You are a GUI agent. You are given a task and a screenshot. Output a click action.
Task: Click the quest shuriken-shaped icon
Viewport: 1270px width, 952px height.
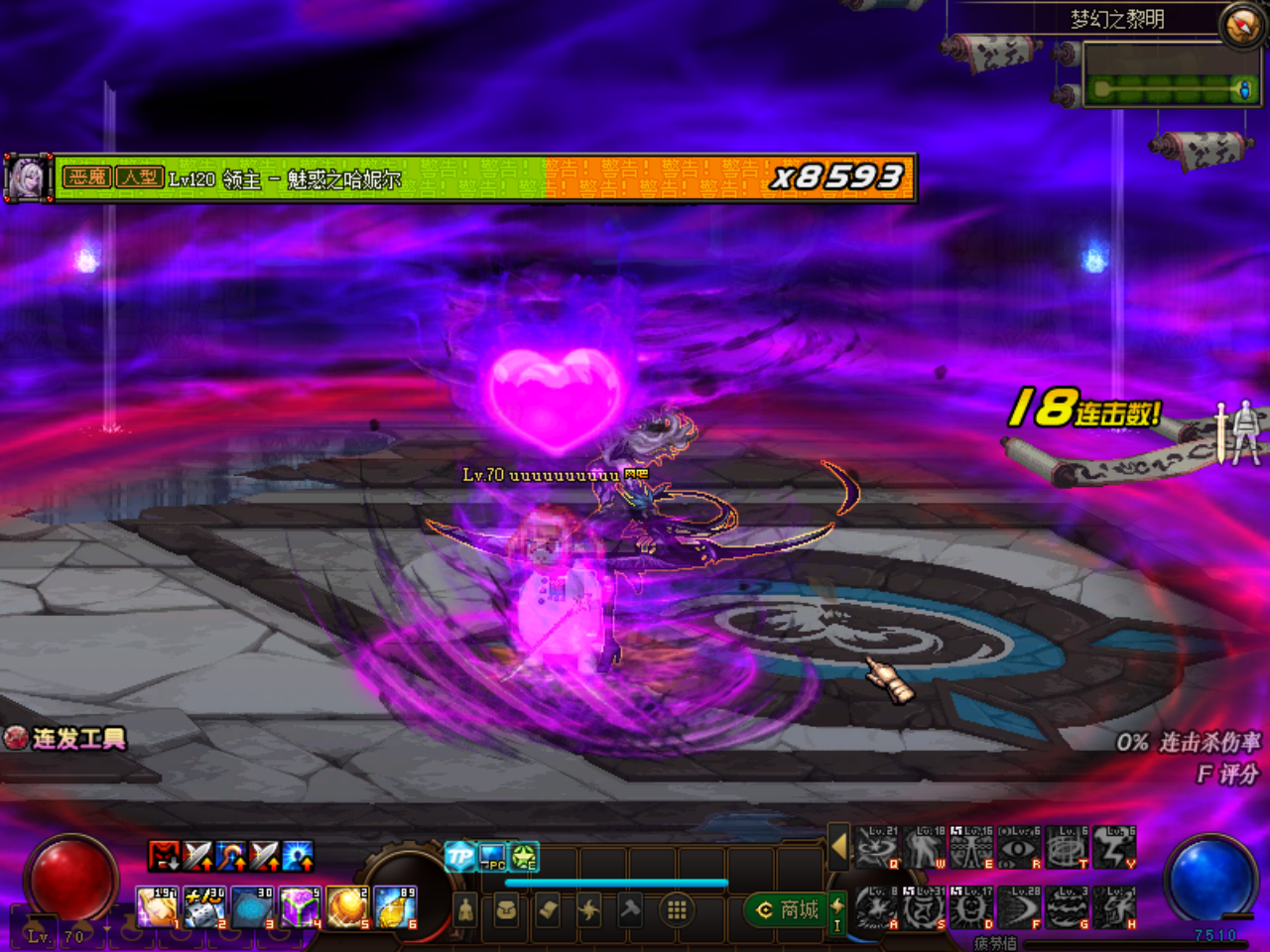pos(589,907)
